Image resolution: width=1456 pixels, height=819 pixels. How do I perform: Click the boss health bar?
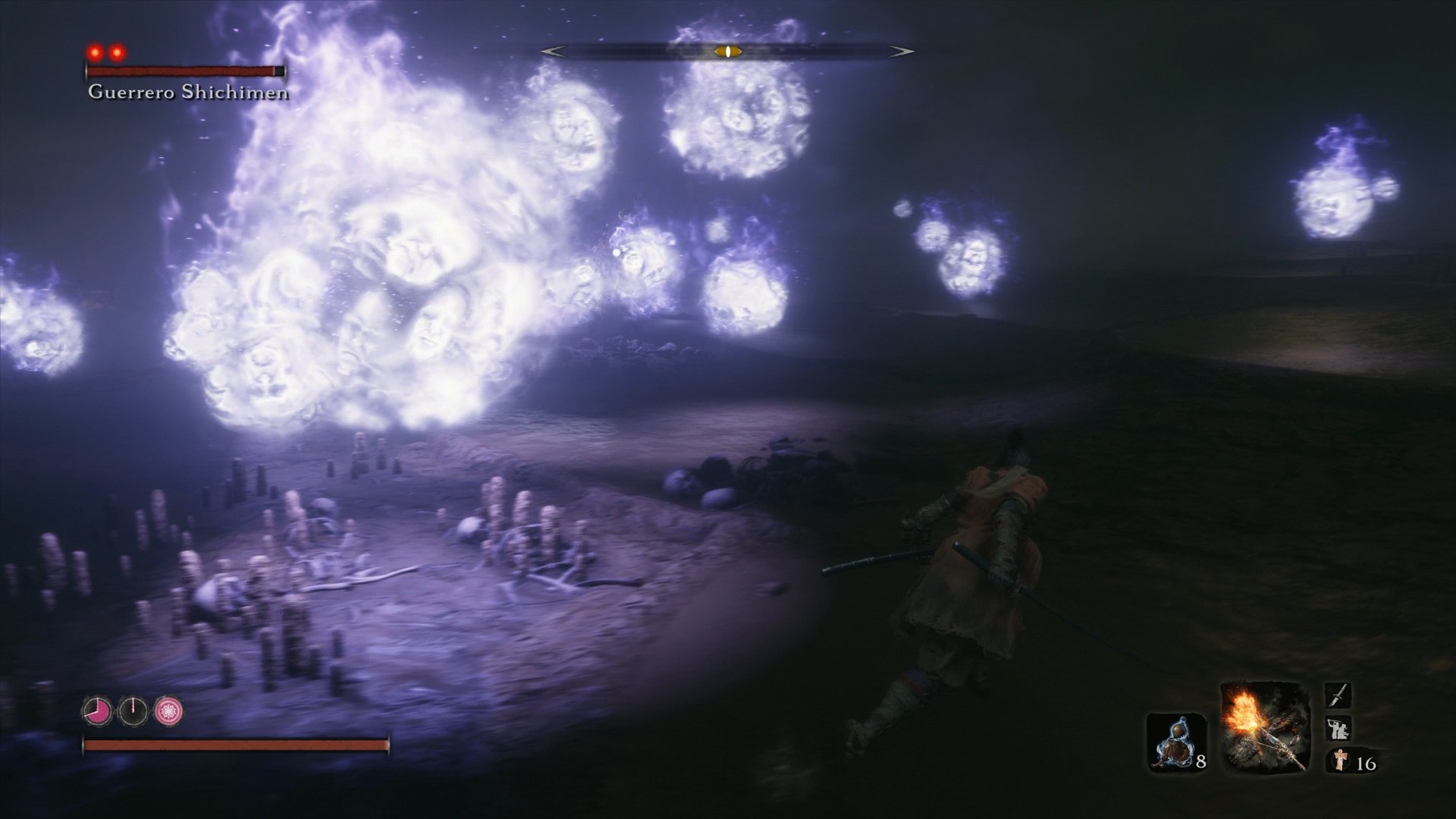coord(182,71)
